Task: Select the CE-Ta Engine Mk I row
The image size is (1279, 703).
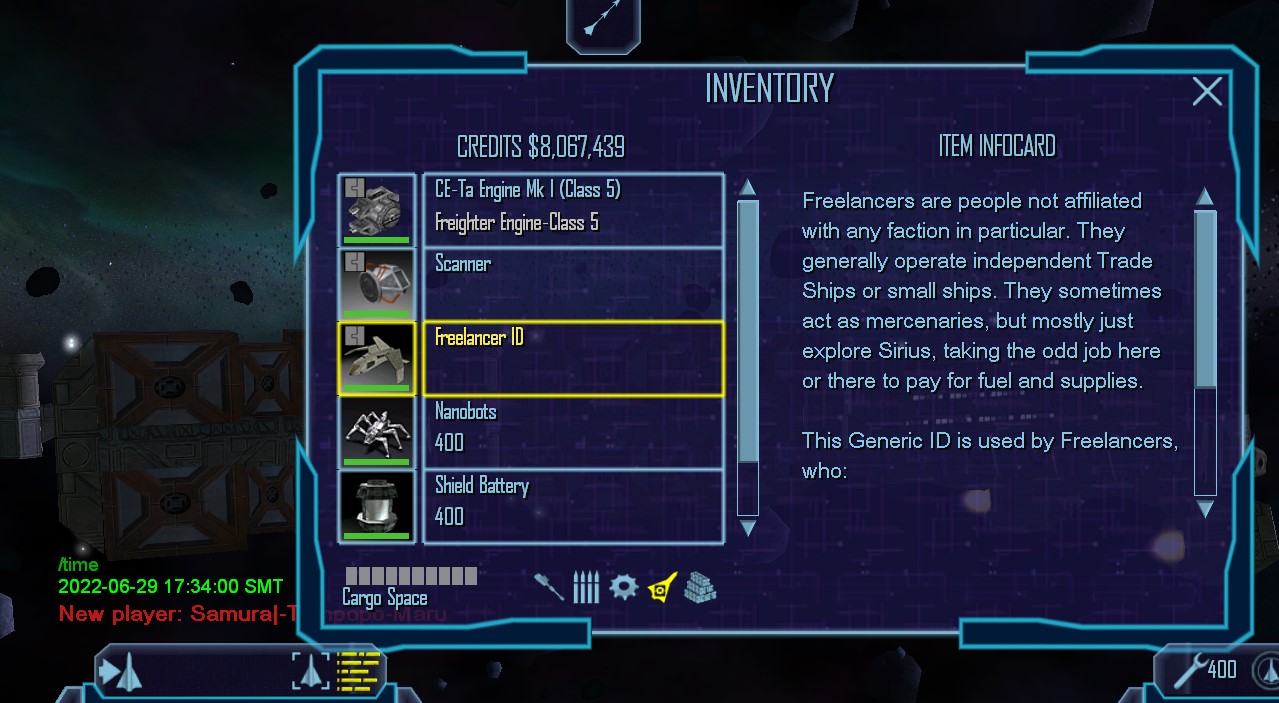Action: (x=572, y=209)
